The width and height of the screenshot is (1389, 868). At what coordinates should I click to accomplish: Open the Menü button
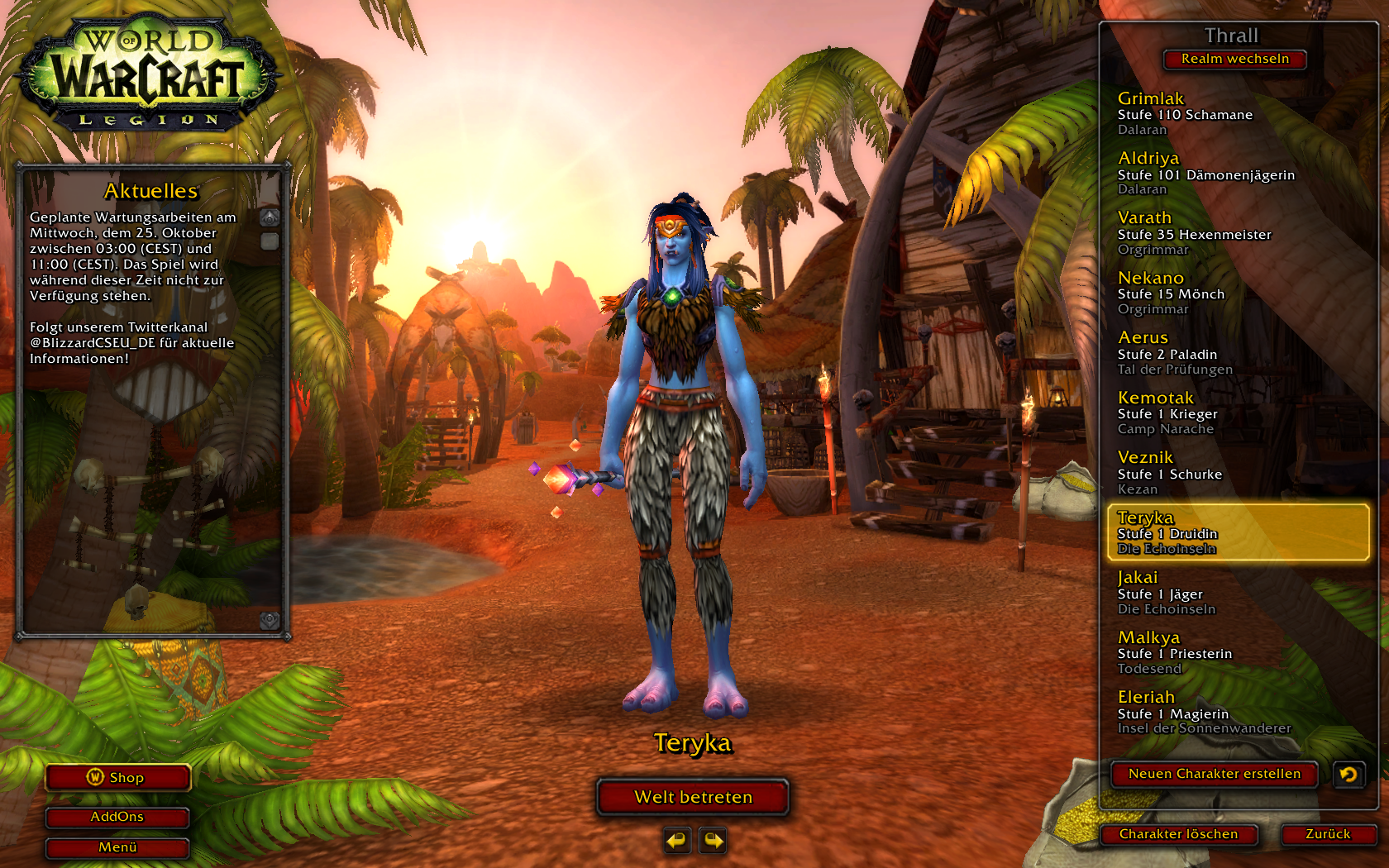click(117, 847)
